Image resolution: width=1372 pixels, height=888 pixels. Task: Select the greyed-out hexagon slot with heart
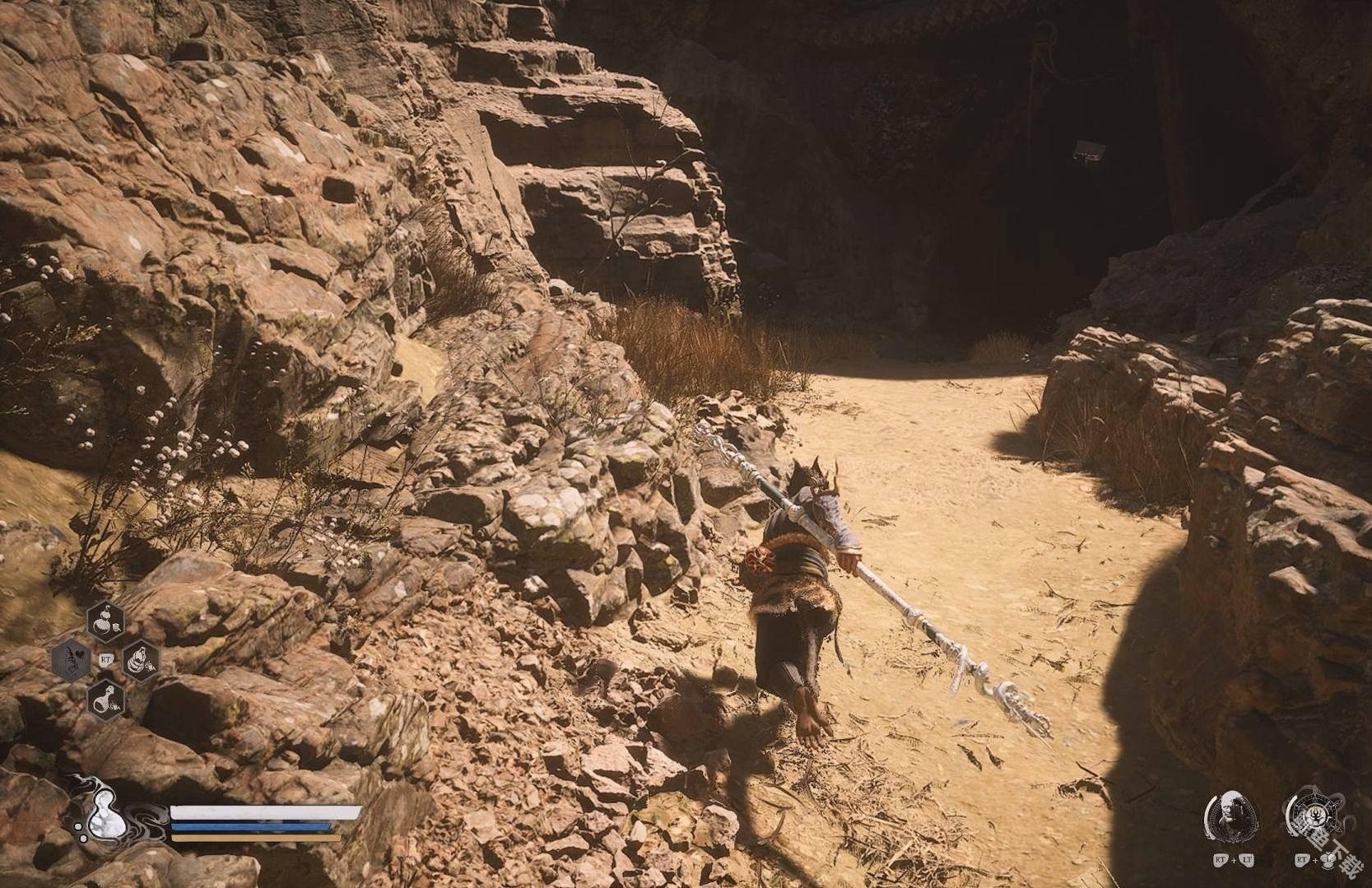pos(72,659)
